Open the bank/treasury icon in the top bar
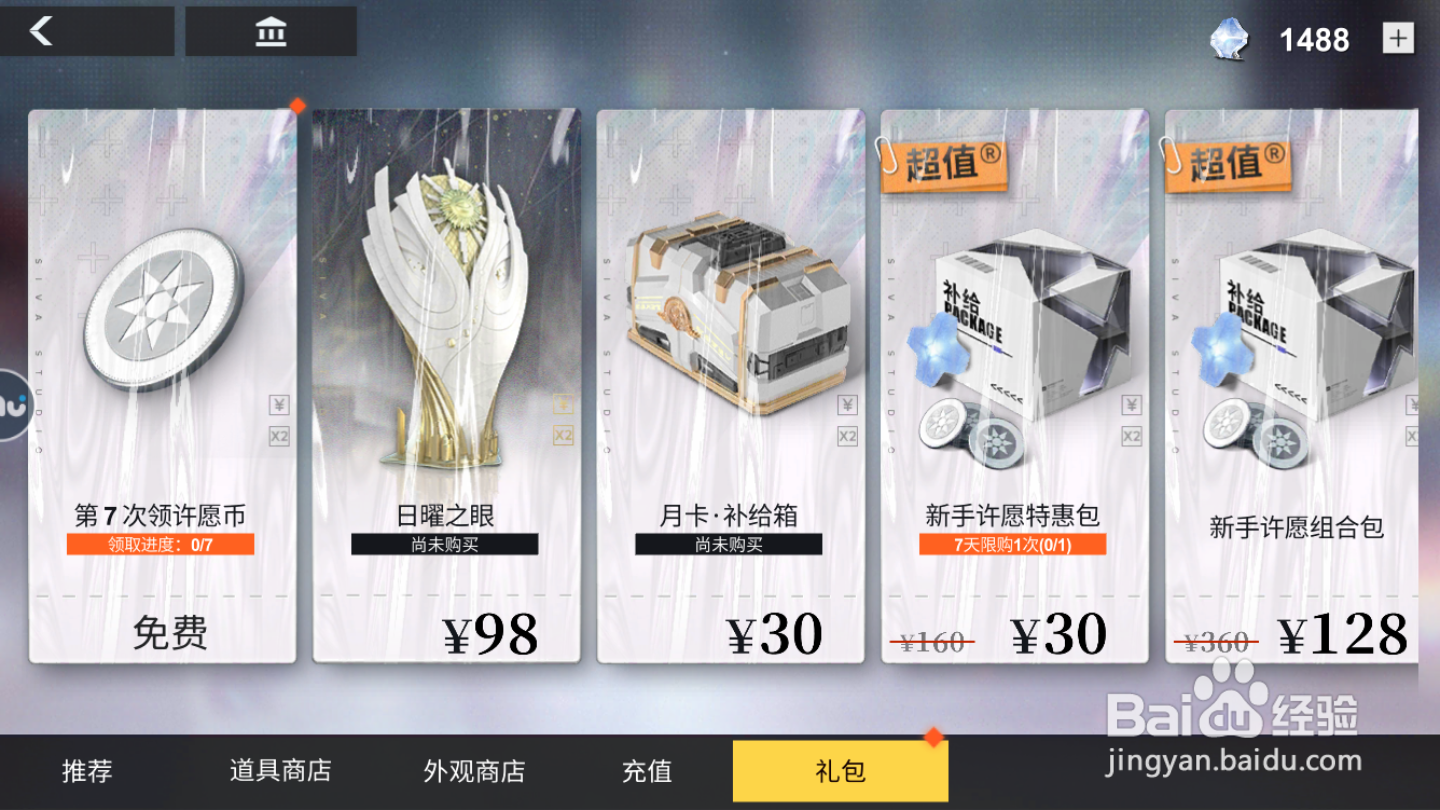Screen dimensions: 1440x810 click(x=272, y=31)
